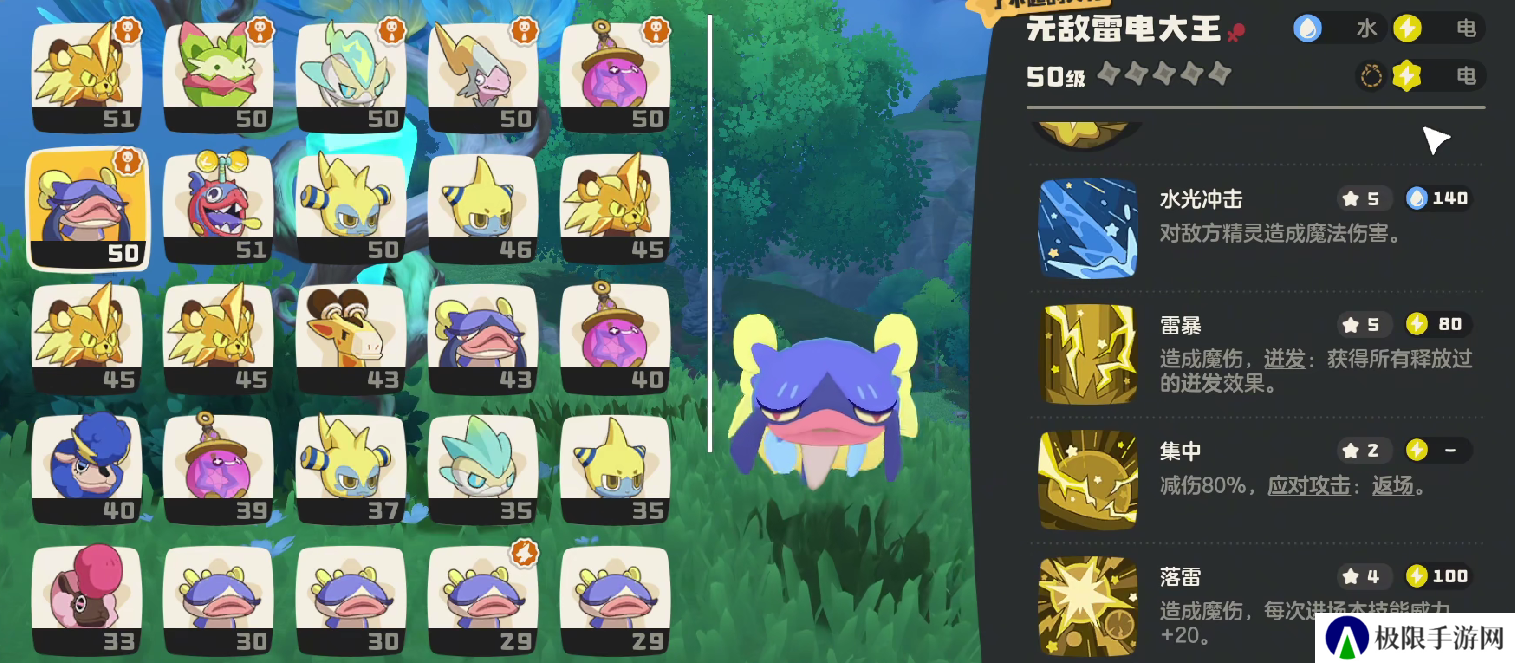Show the 应对攻击 keyword explanation
This screenshot has width=1515, height=663.
pyautogui.click(x=1309, y=487)
